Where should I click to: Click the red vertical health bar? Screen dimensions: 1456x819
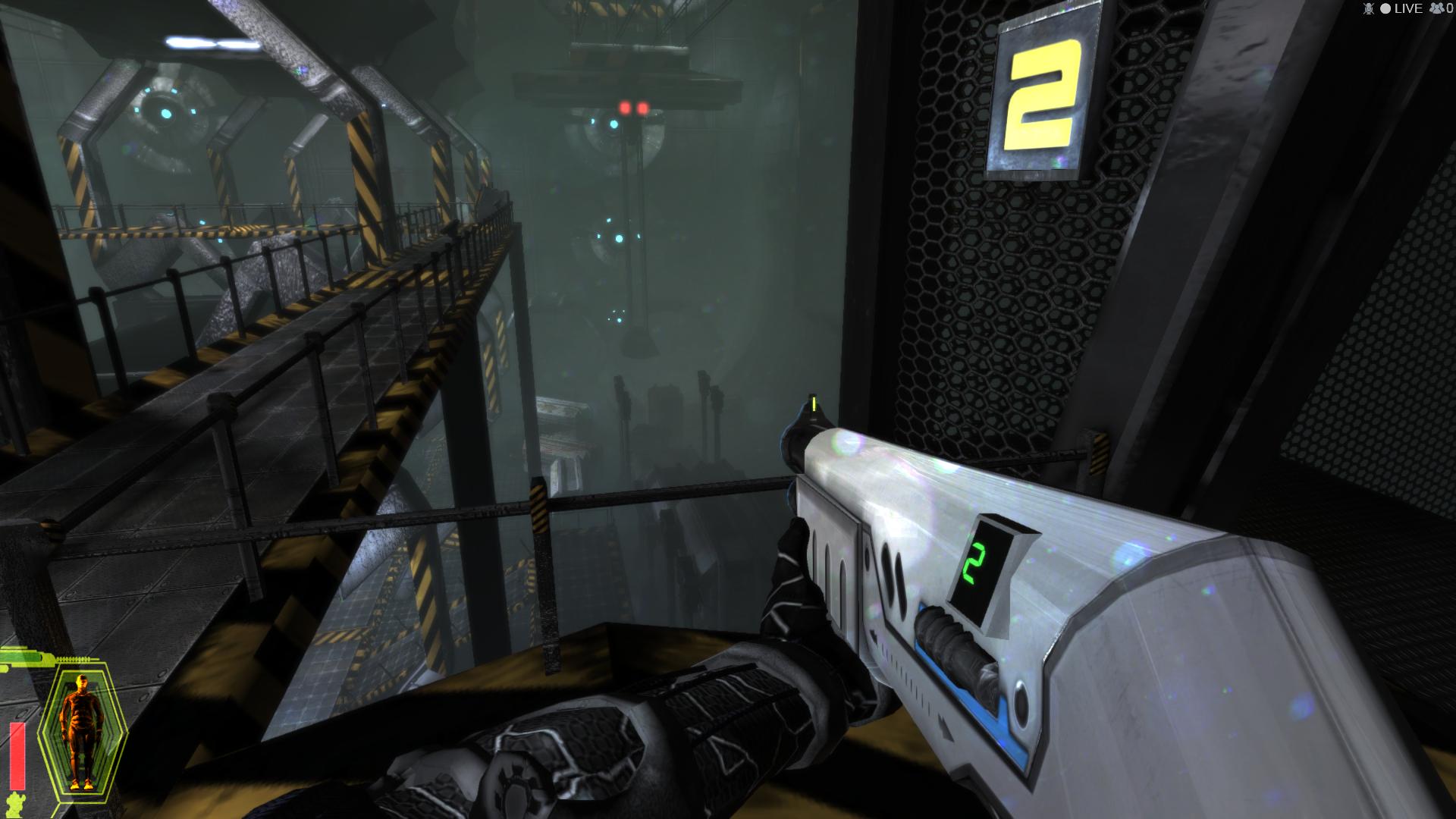point(17,756)
